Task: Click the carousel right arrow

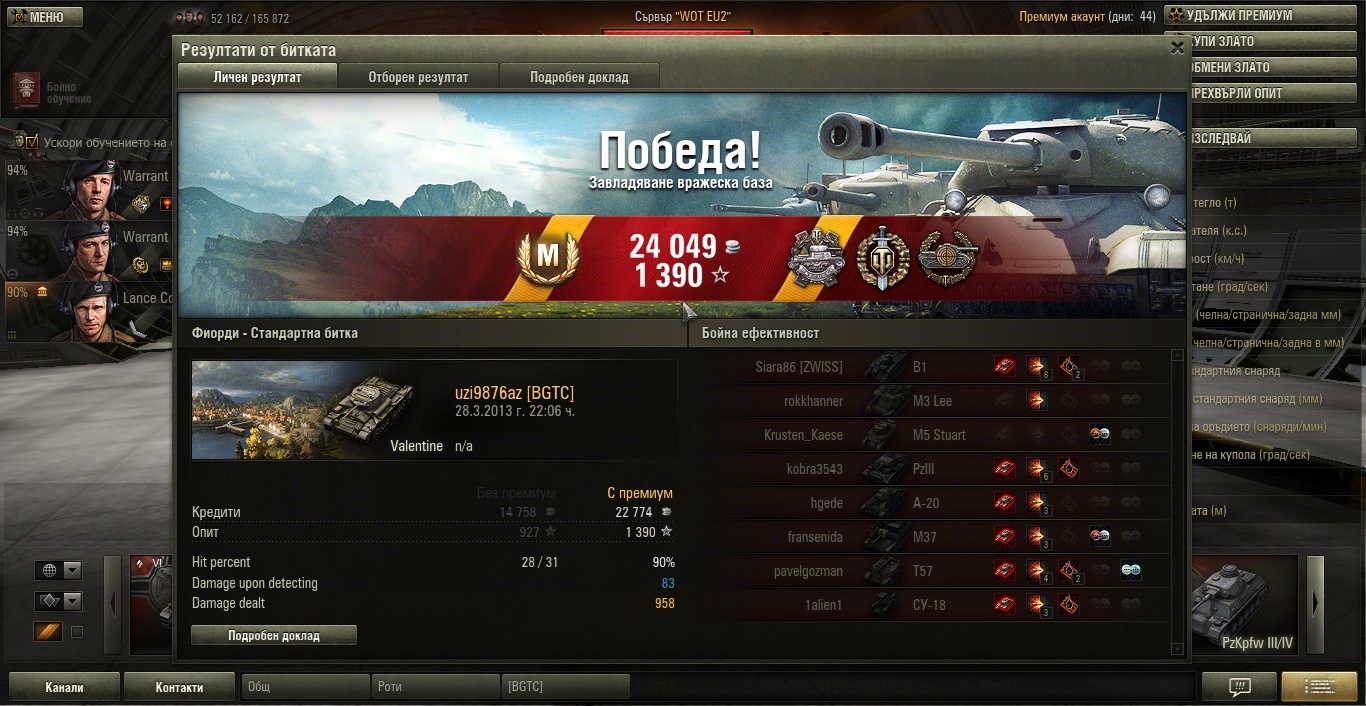Action: (1315, 603)
